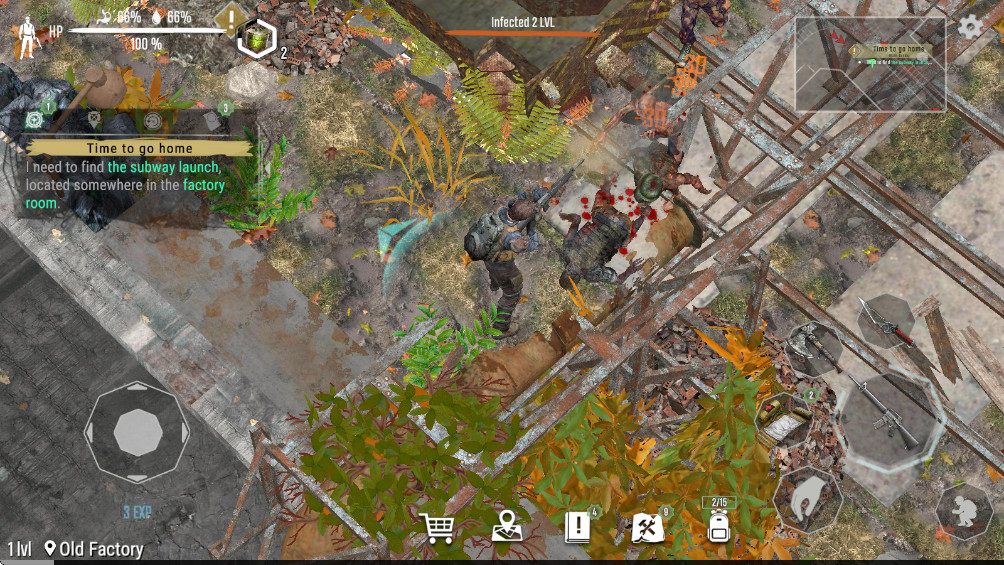Open the quest journal book
This screenshot has height=565, width=1004.
tap(579, 527)
